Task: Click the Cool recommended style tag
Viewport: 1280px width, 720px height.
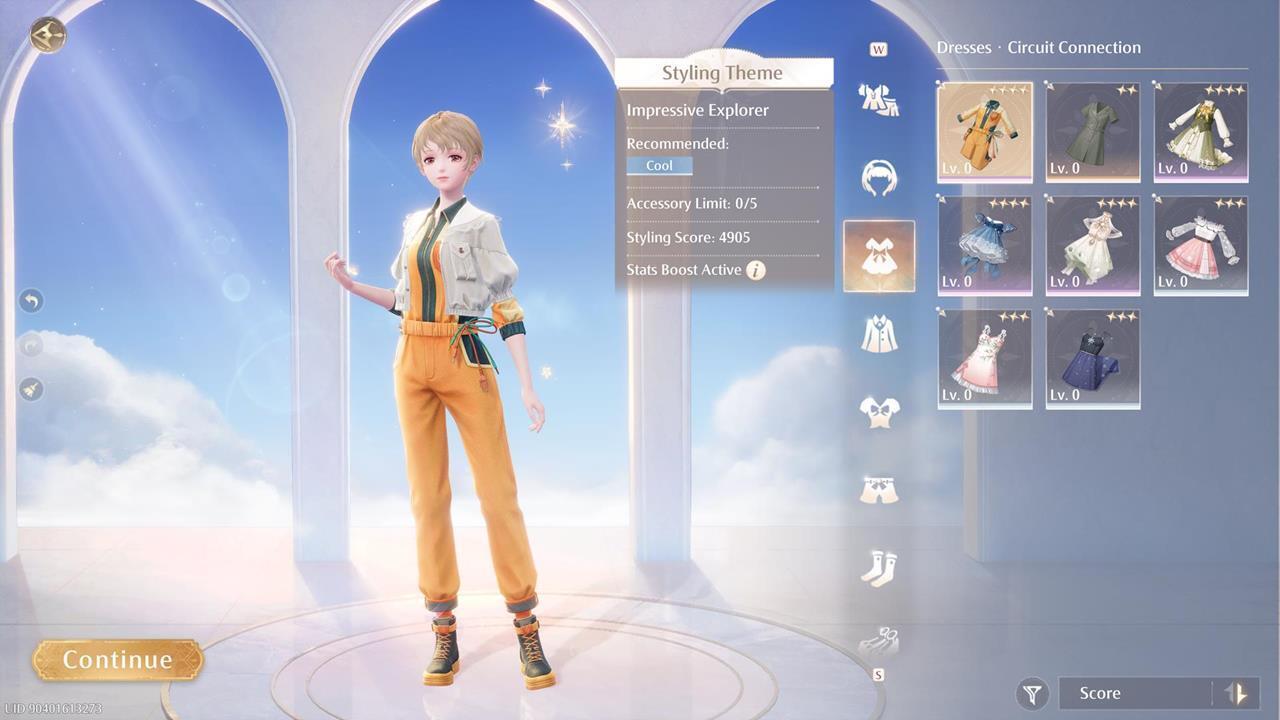Action: [659, 166]
